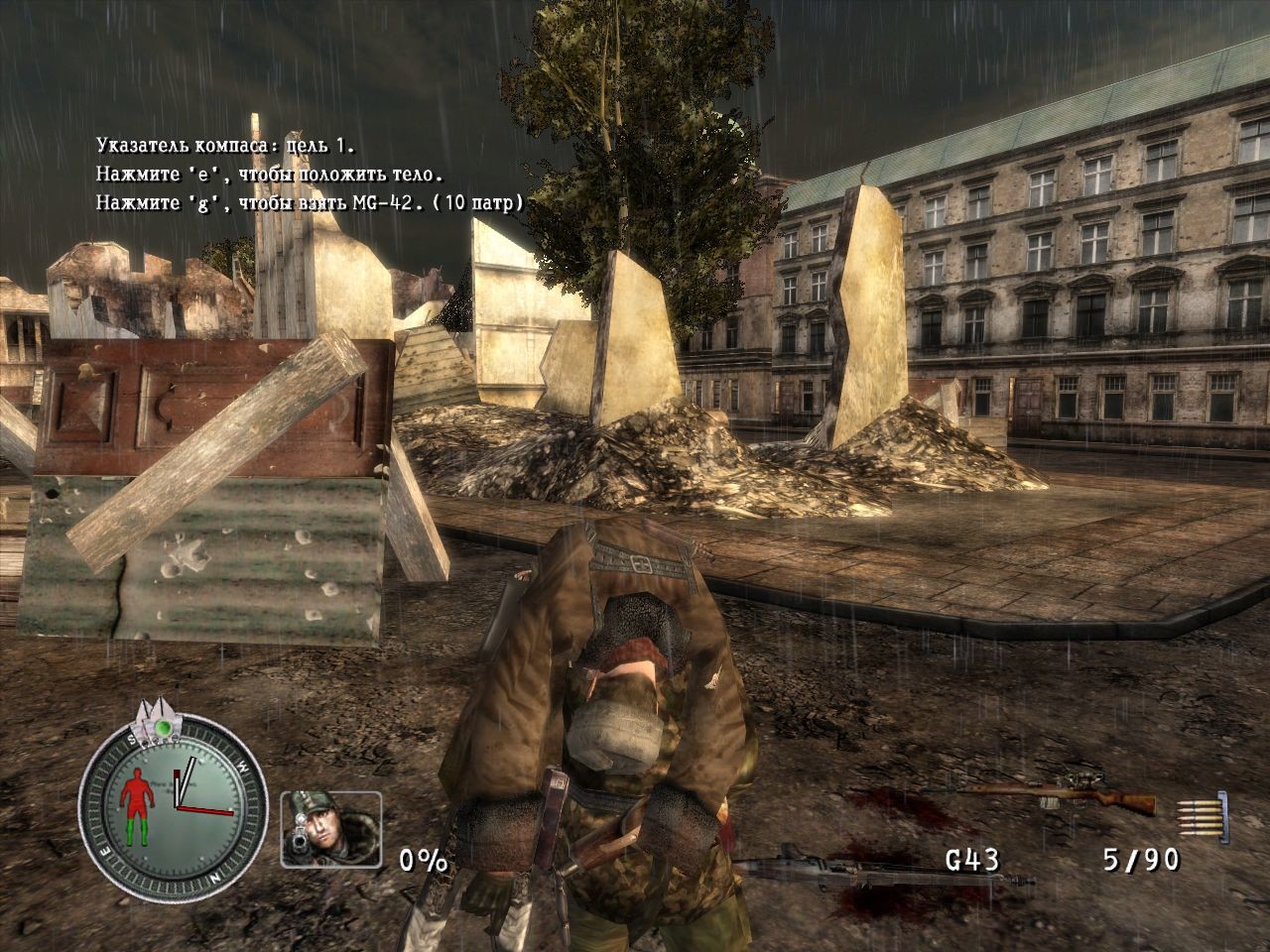1270x952 pixels.
Task: Select the bullet clip ammo icon
Action: [1203, 813]
